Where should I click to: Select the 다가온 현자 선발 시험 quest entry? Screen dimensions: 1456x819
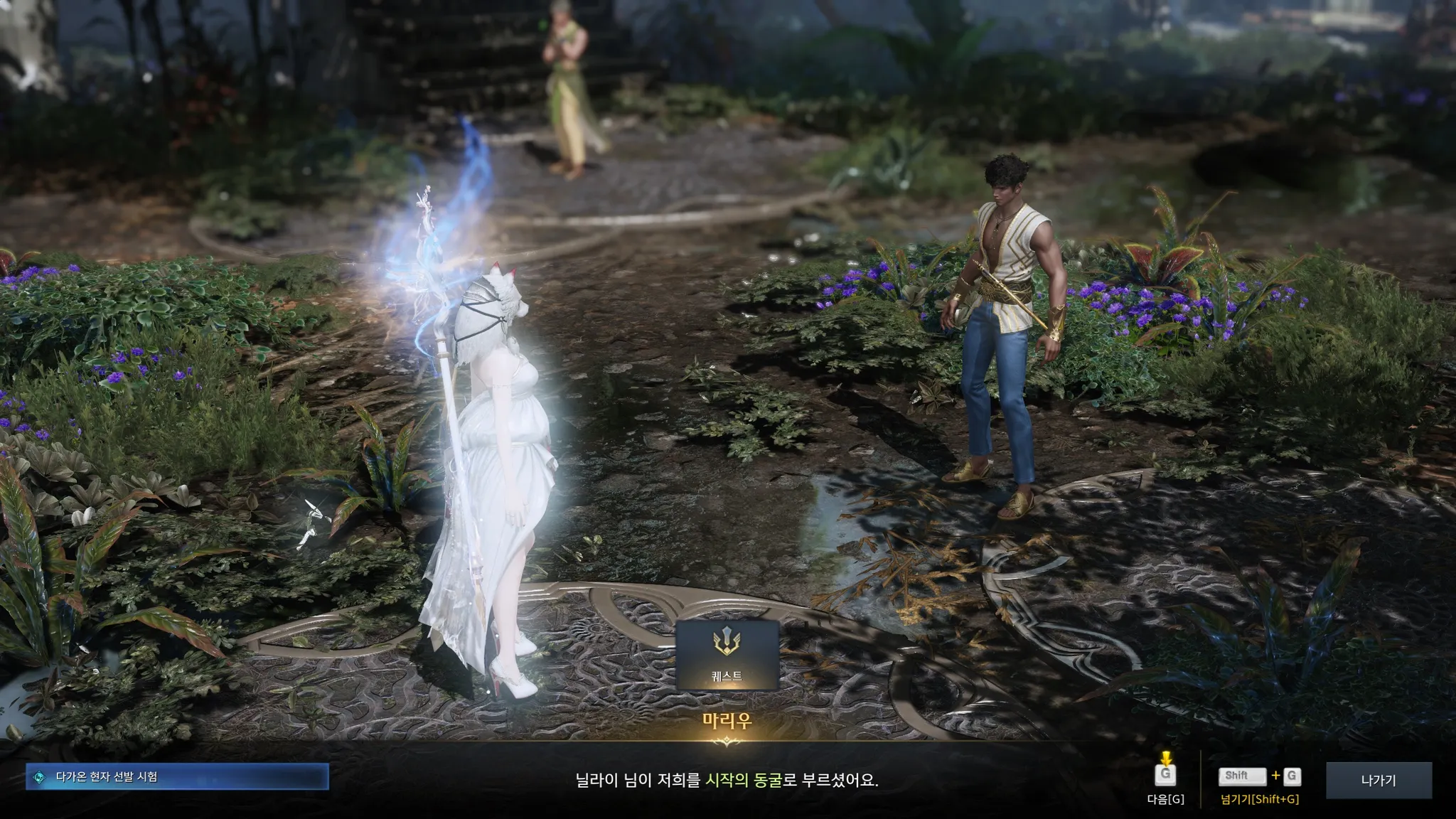tap(178, 777)
